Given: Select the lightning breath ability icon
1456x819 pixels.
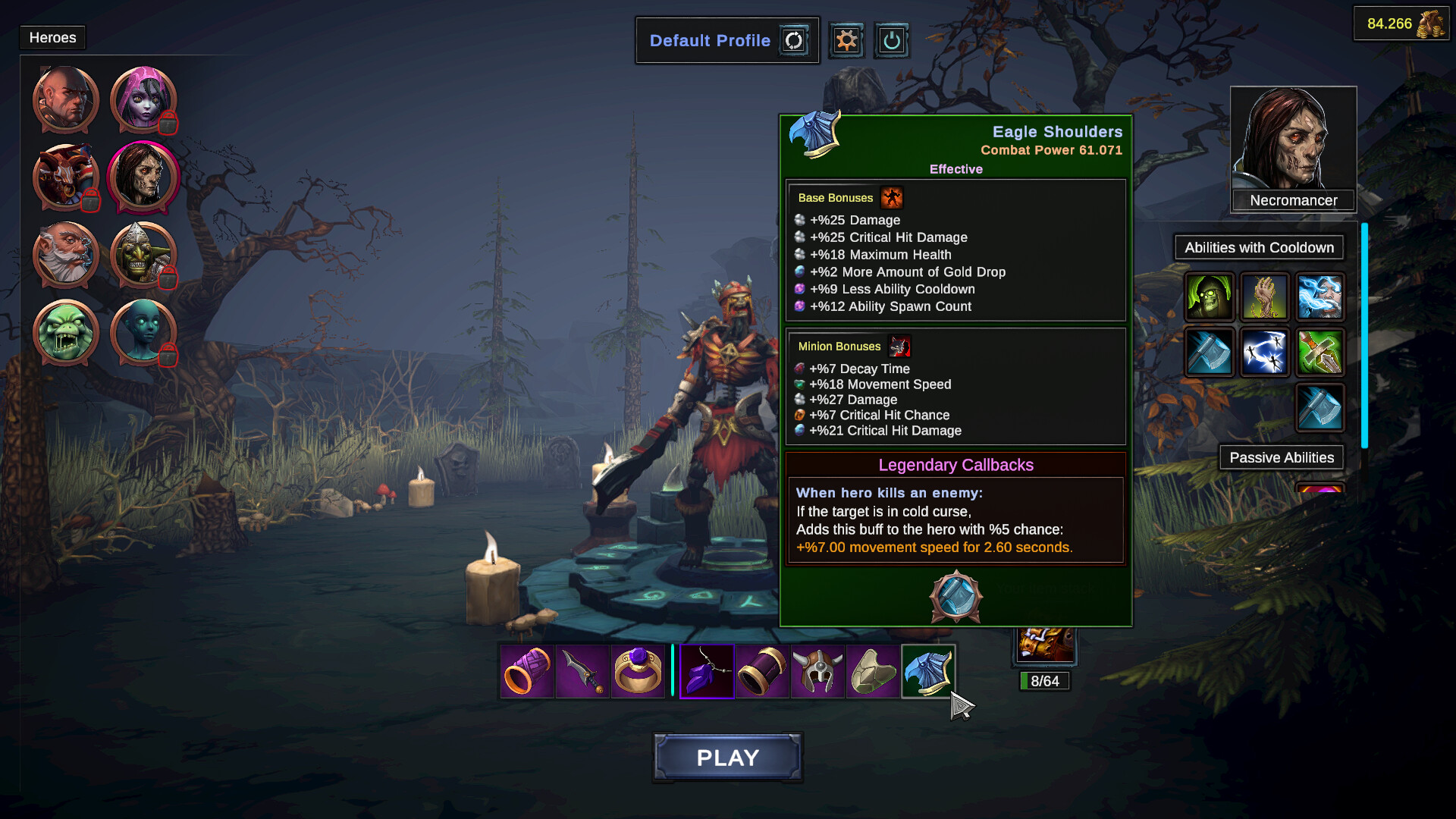Looking at the screenshot, I should tap(1320, 297).
